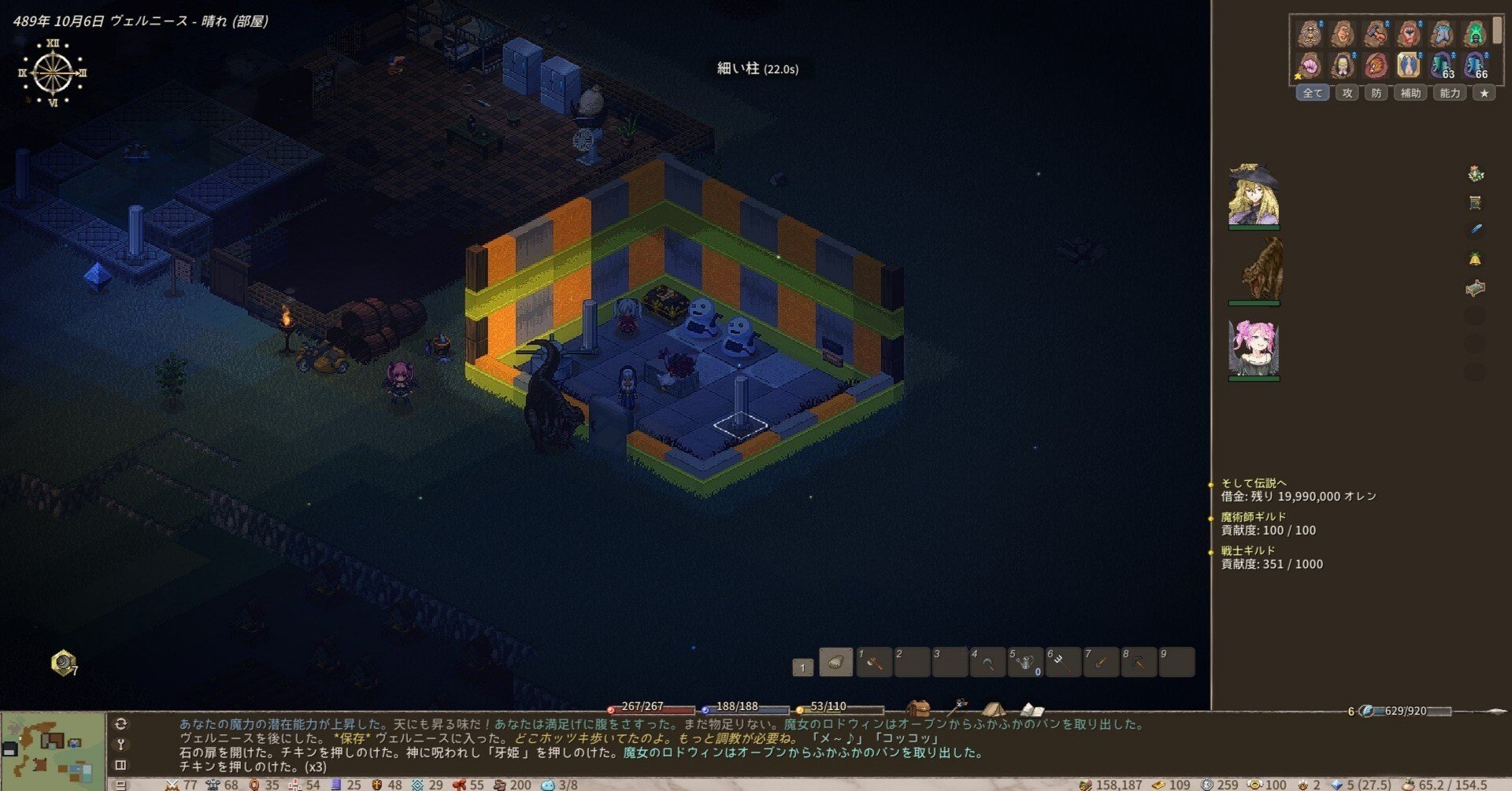
Task: Open the 防 defense filter tab
Action: [x=1376, y=93]
